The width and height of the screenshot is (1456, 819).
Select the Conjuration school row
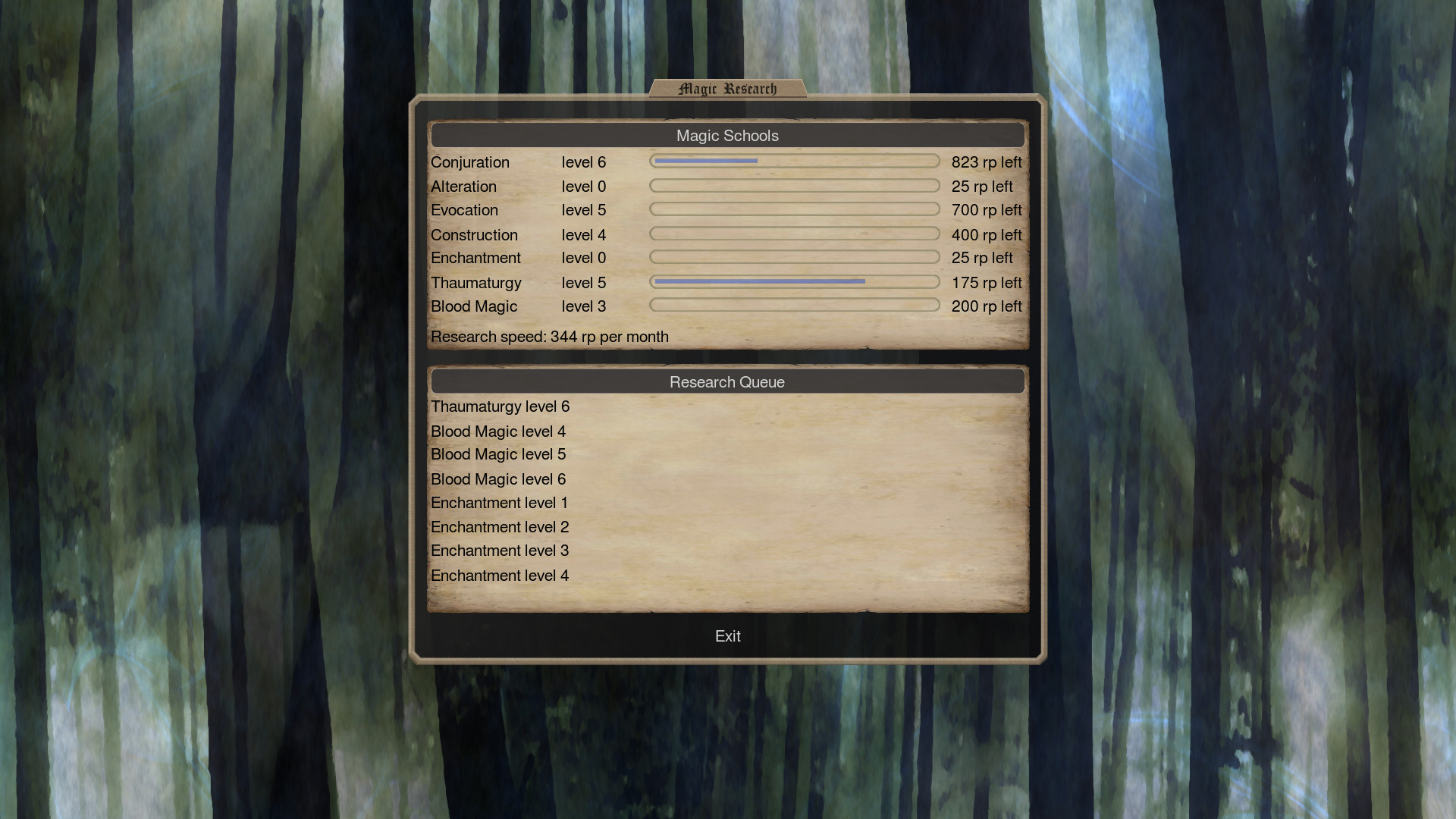pyautogui.click(x=470, y=162)
